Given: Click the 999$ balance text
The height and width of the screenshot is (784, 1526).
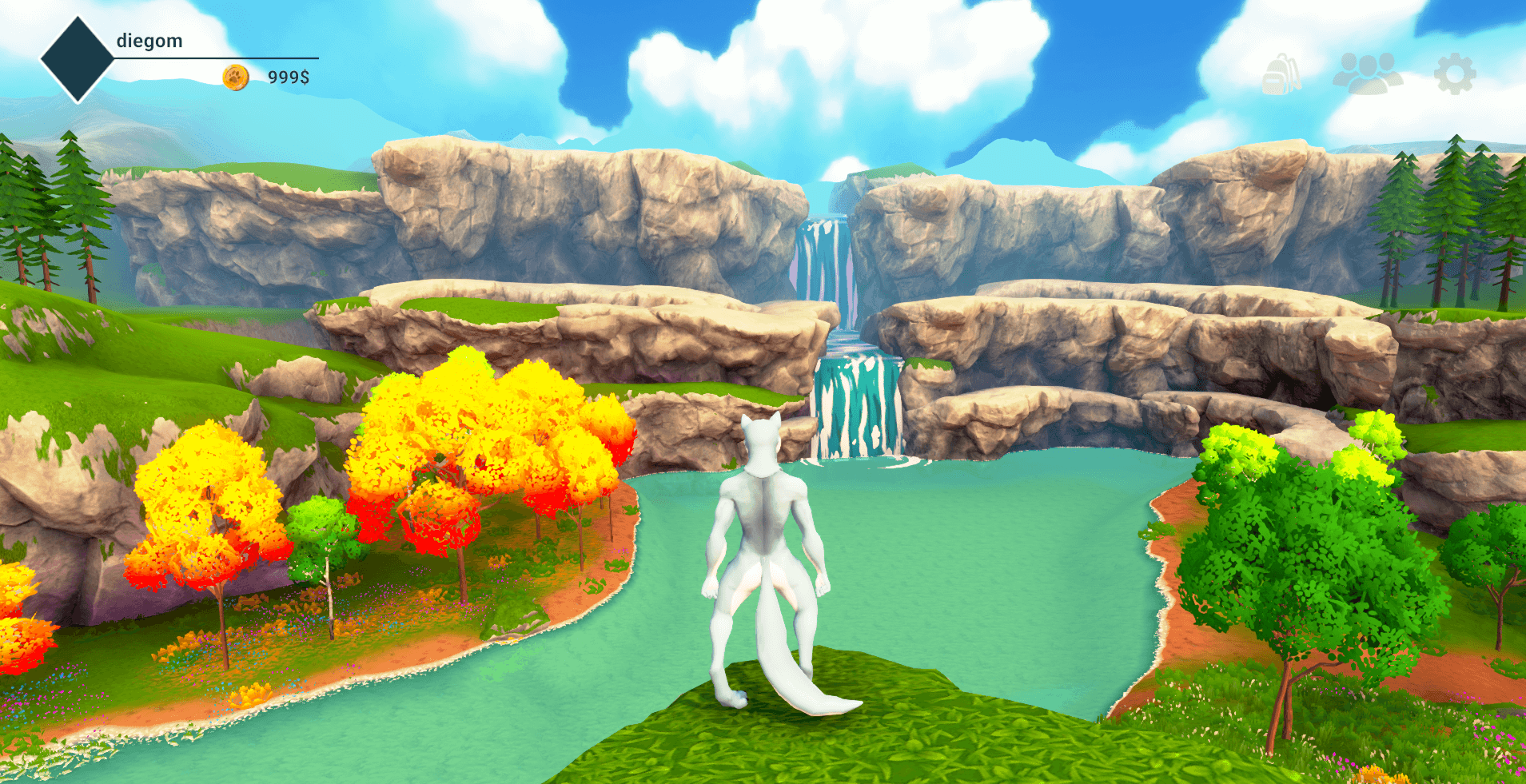Looking at the screenshot, I should click(289, 77).
